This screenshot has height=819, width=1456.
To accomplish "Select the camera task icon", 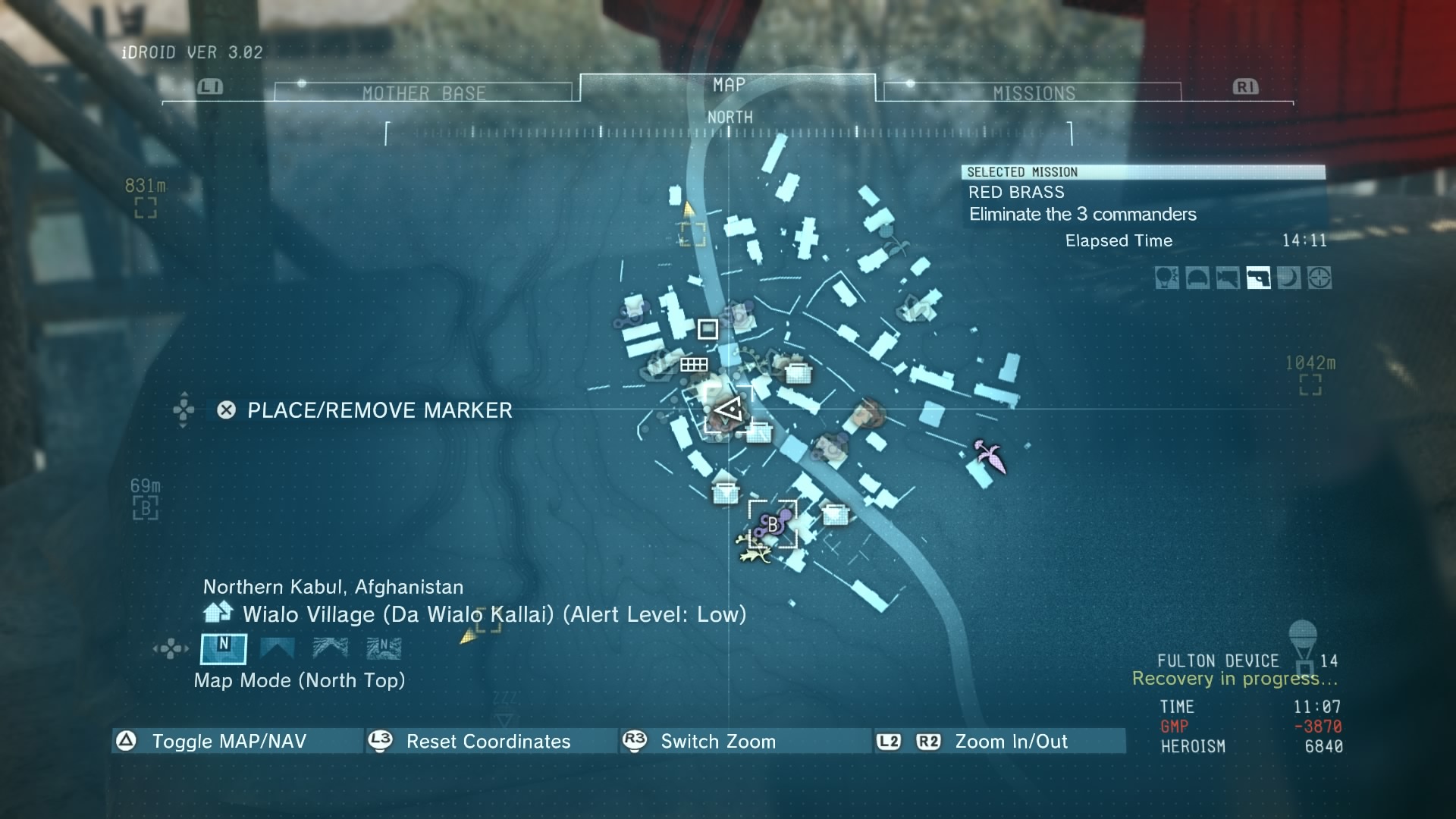I will (1228, 278).
